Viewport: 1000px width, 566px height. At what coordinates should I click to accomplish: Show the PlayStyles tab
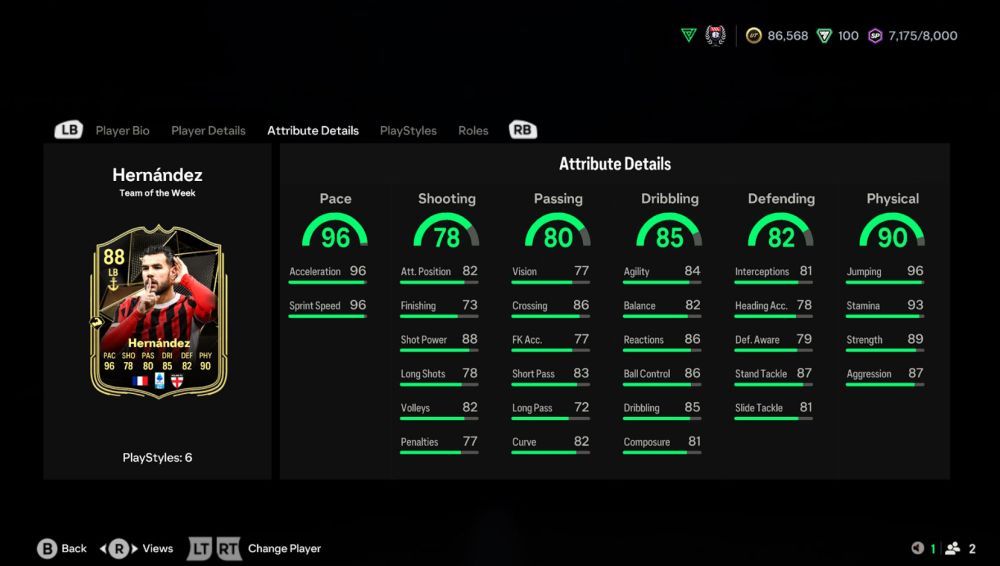coord(408,131)
